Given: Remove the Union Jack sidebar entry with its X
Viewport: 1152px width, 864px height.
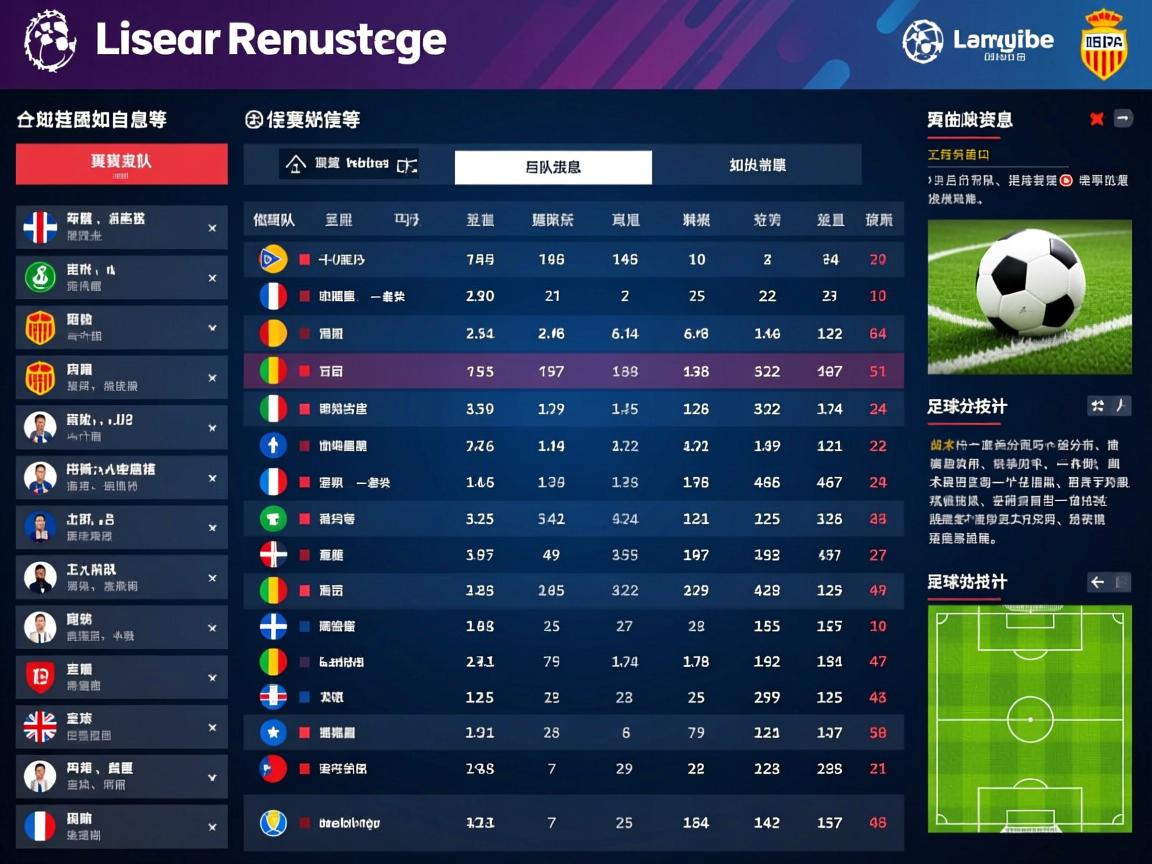Looking at the screenshot, I should (212, 728).
